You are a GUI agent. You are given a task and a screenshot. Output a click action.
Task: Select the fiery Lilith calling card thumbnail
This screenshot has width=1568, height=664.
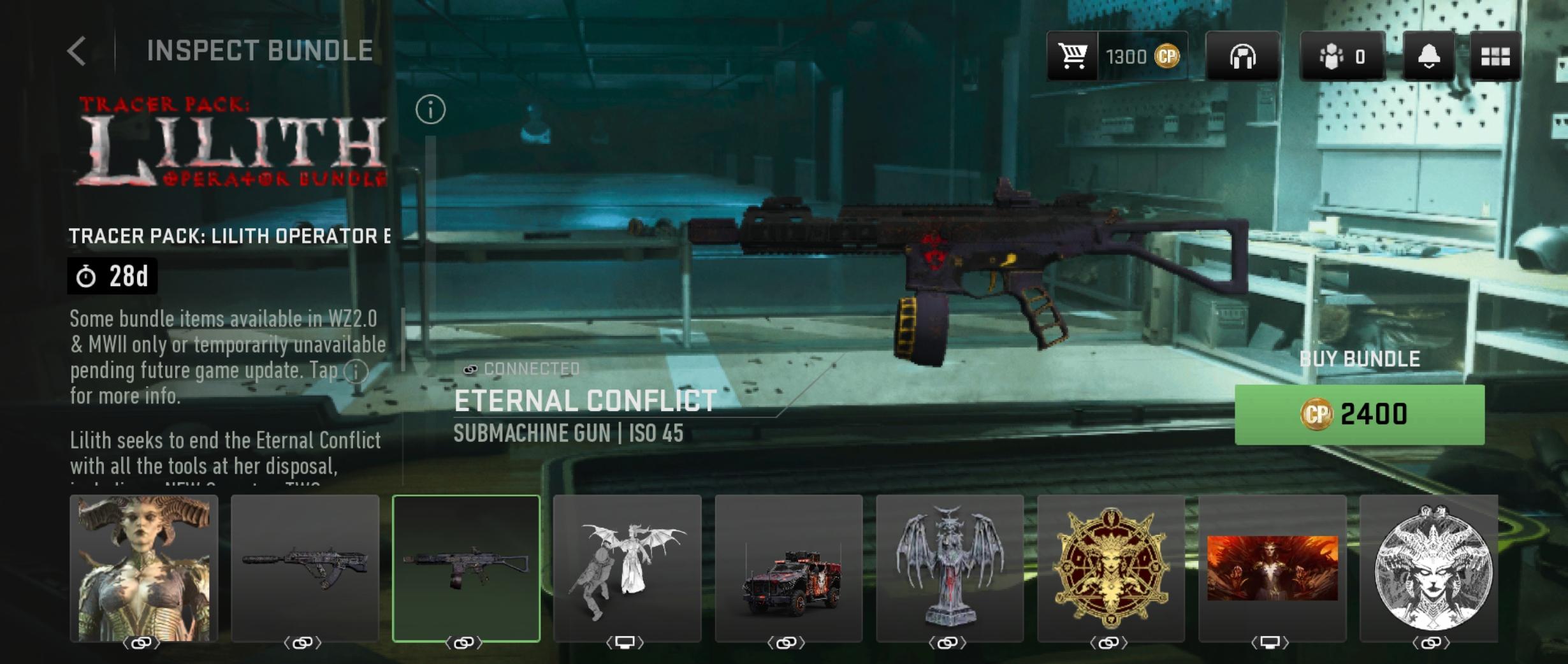coord(1272,568)
